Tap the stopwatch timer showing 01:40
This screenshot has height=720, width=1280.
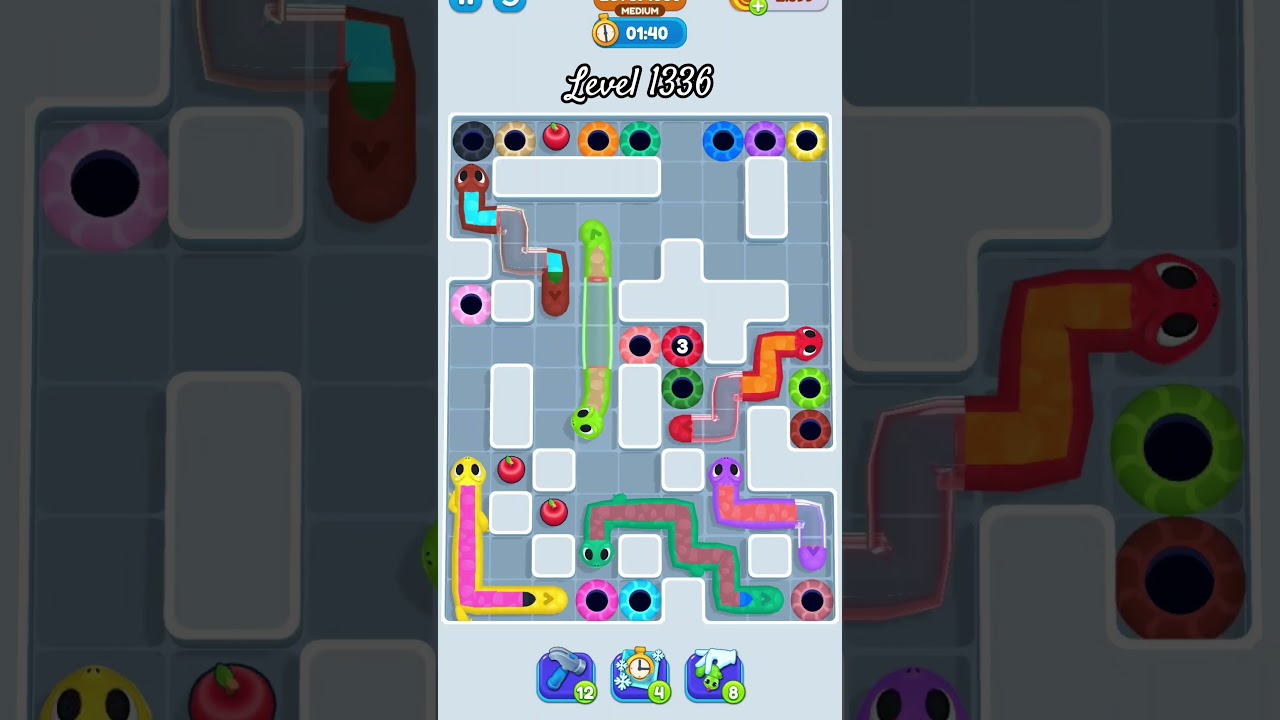pos(637,32)
